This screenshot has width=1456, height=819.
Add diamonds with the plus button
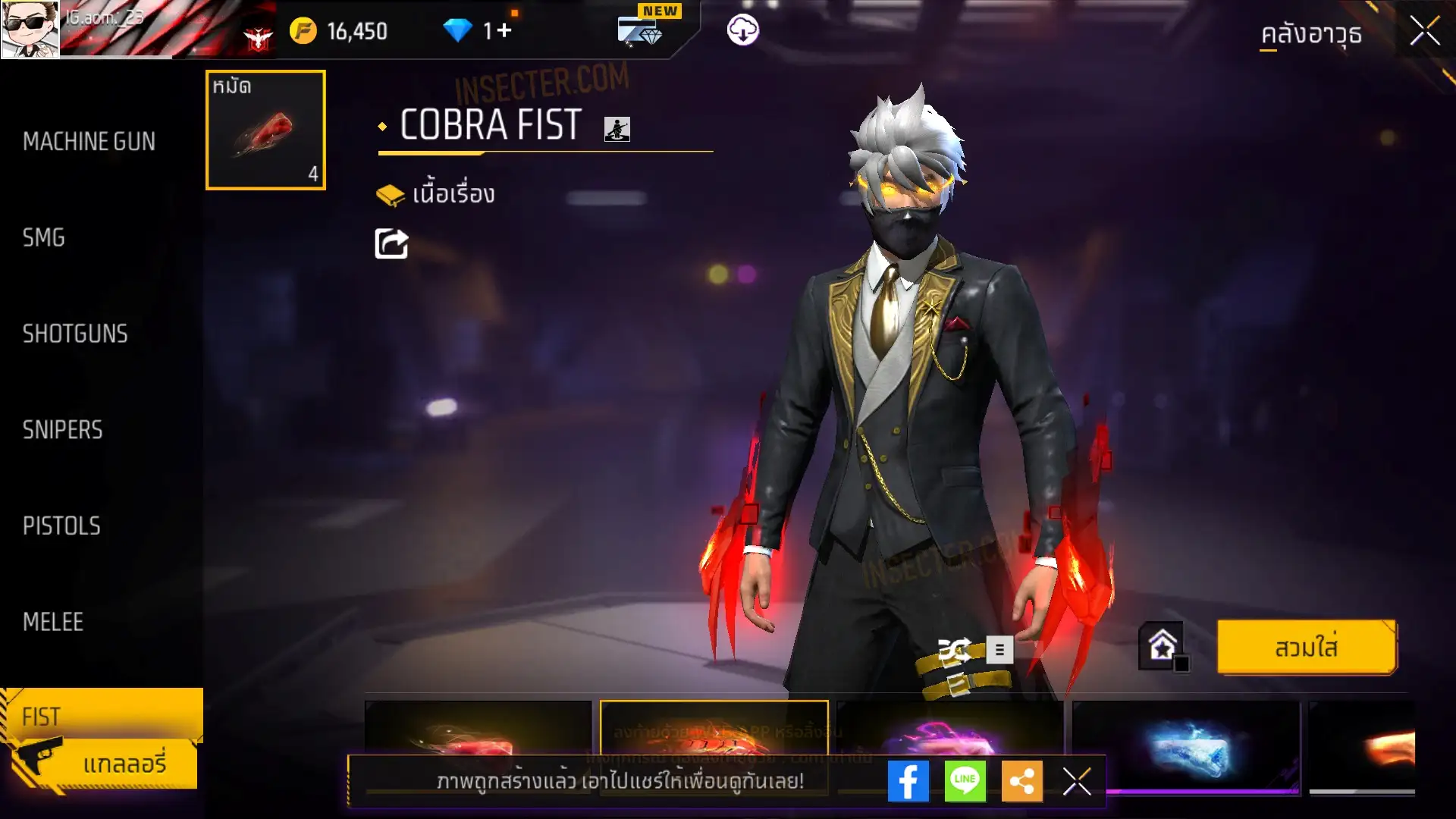504,31
